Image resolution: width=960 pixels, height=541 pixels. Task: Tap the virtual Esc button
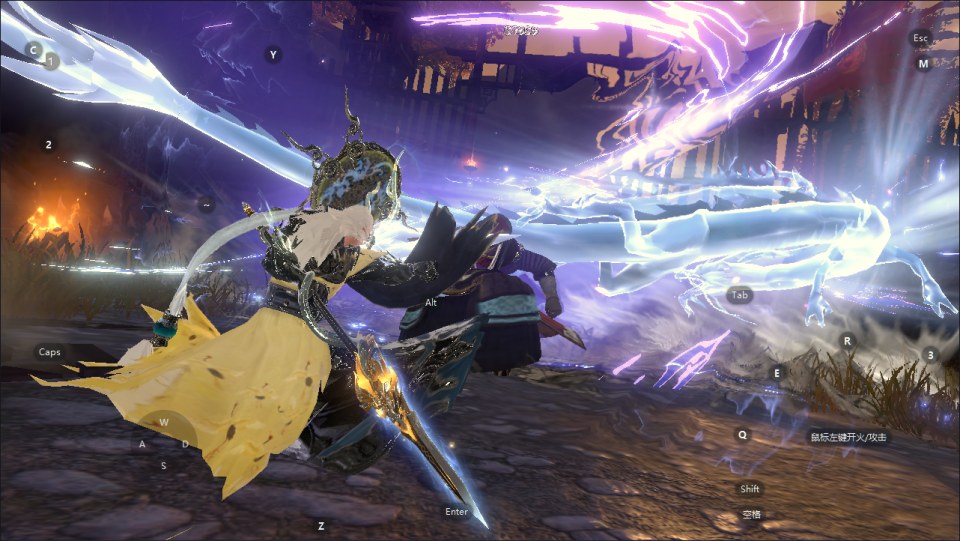(x=921, y=38)
